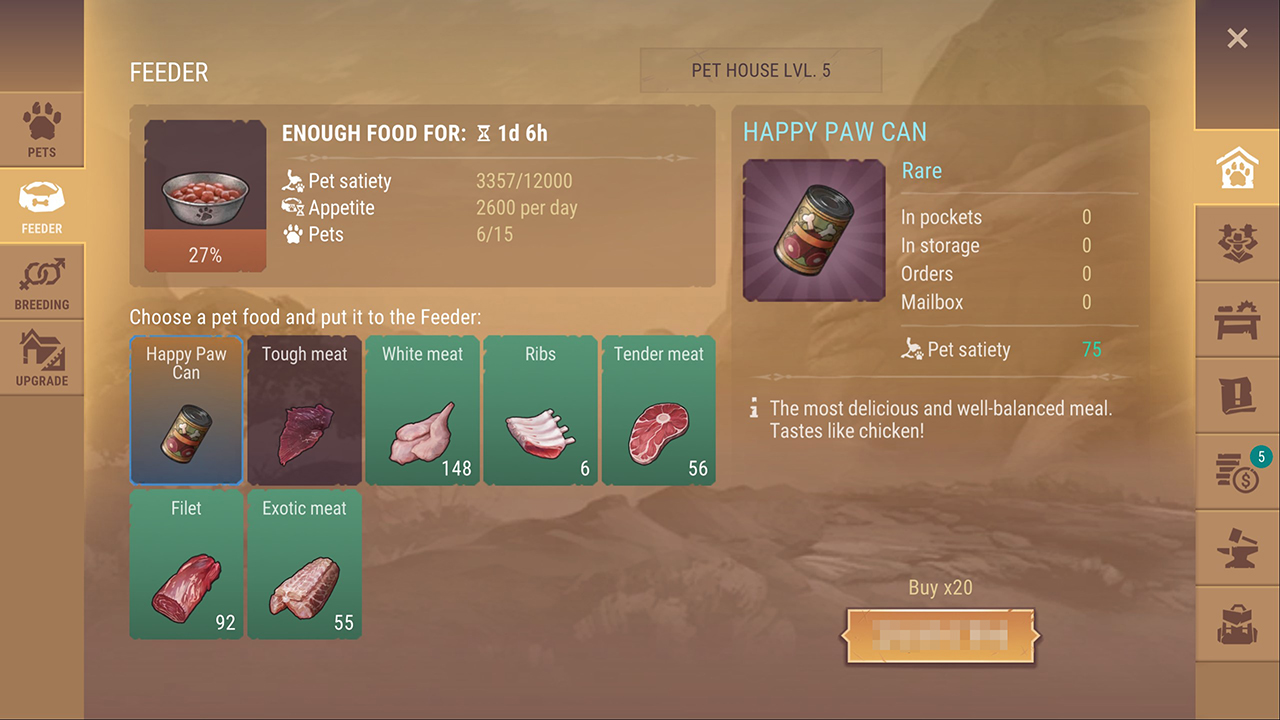
Task: Choose the Happy Paw Can food
Action: click(186, 410)
